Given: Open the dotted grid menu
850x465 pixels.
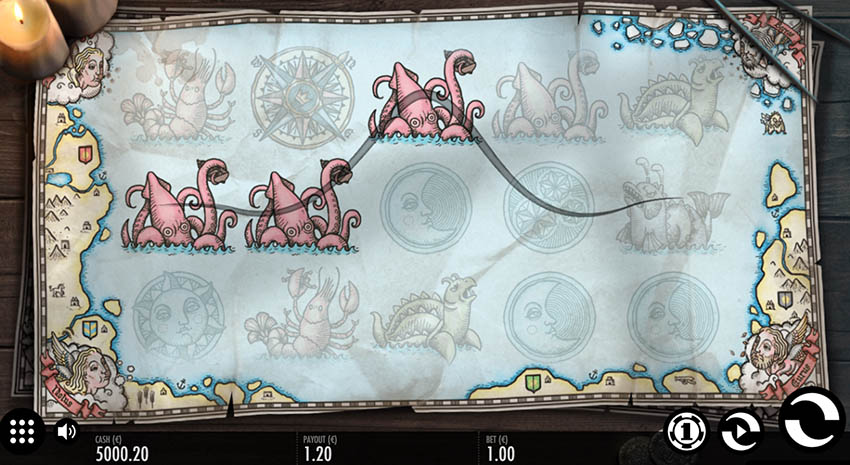Looking at the screenshot, I should 23,432.
